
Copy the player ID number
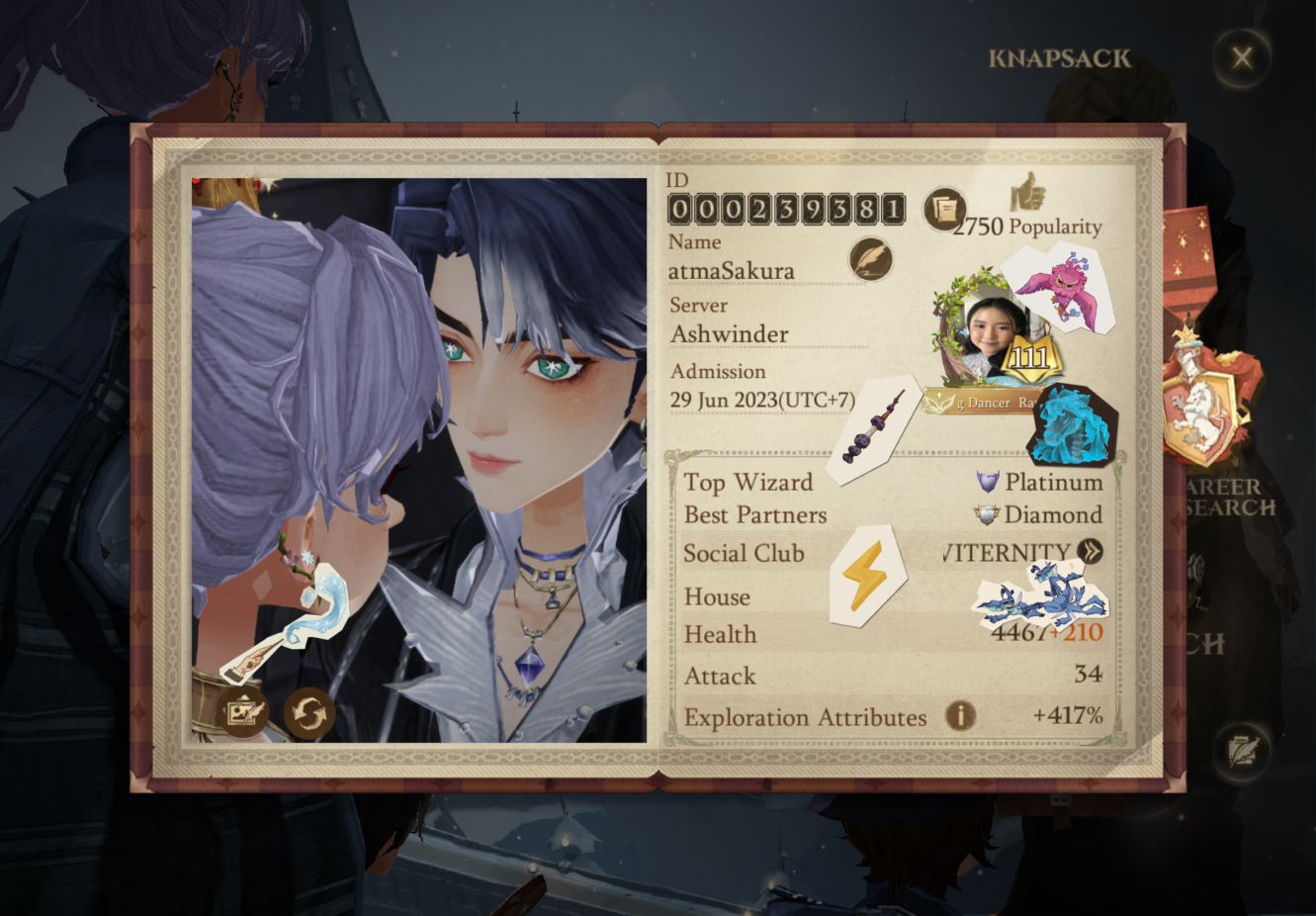coord(945,209)
